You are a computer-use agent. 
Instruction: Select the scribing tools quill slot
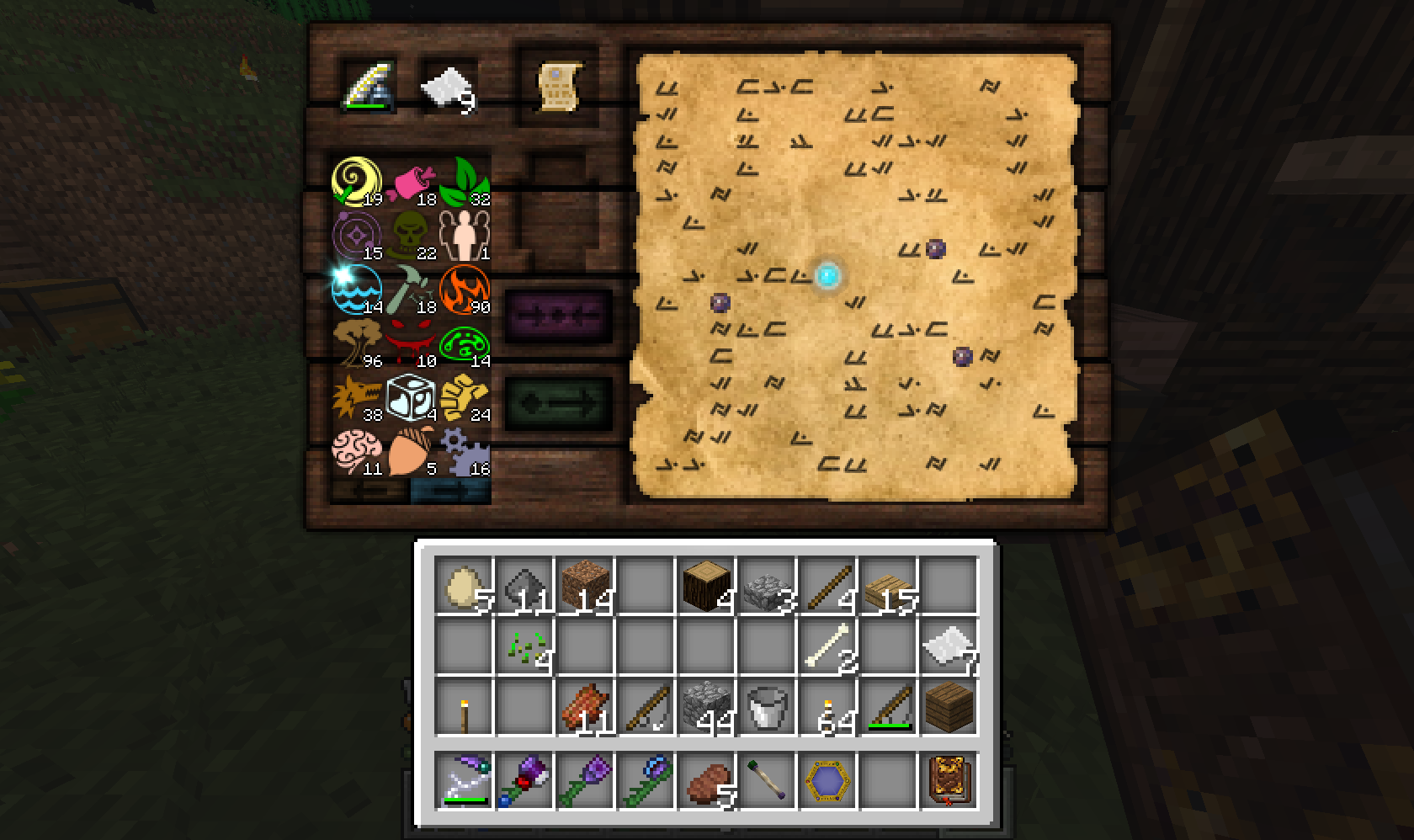click(369, 85)
